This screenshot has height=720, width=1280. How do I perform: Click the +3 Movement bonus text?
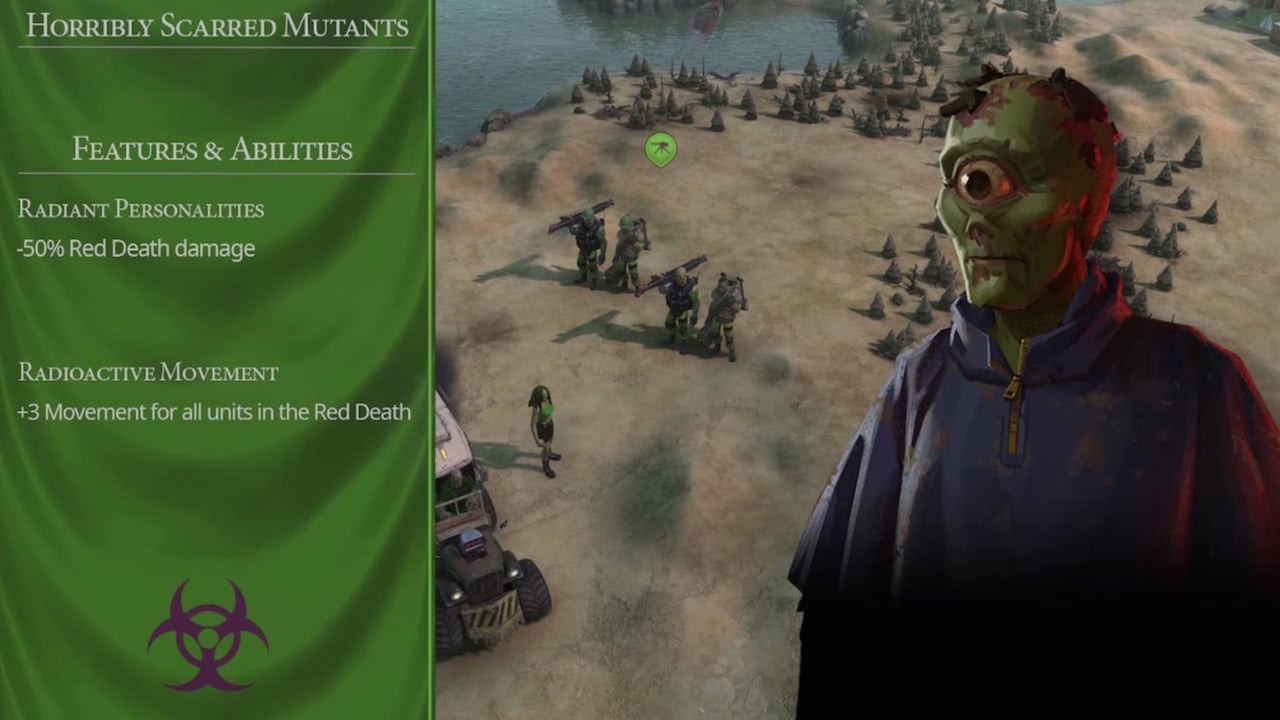pos(216,412)
